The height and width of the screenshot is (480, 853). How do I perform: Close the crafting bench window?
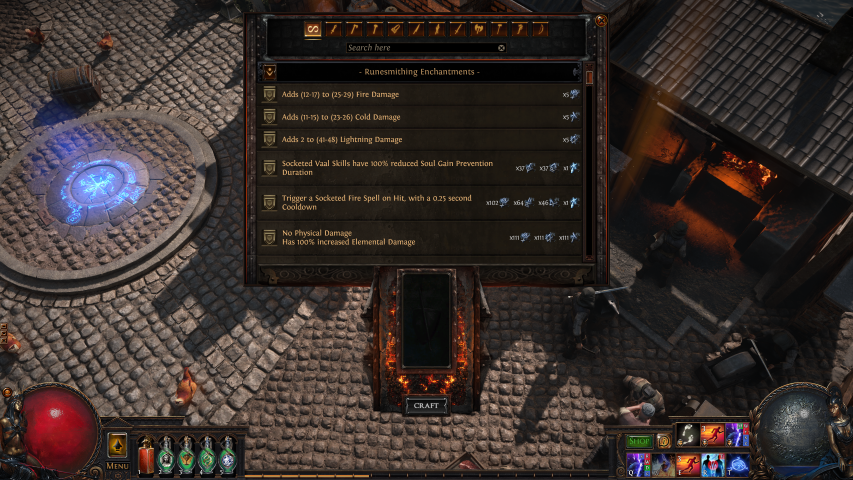[x=600, y=19]
